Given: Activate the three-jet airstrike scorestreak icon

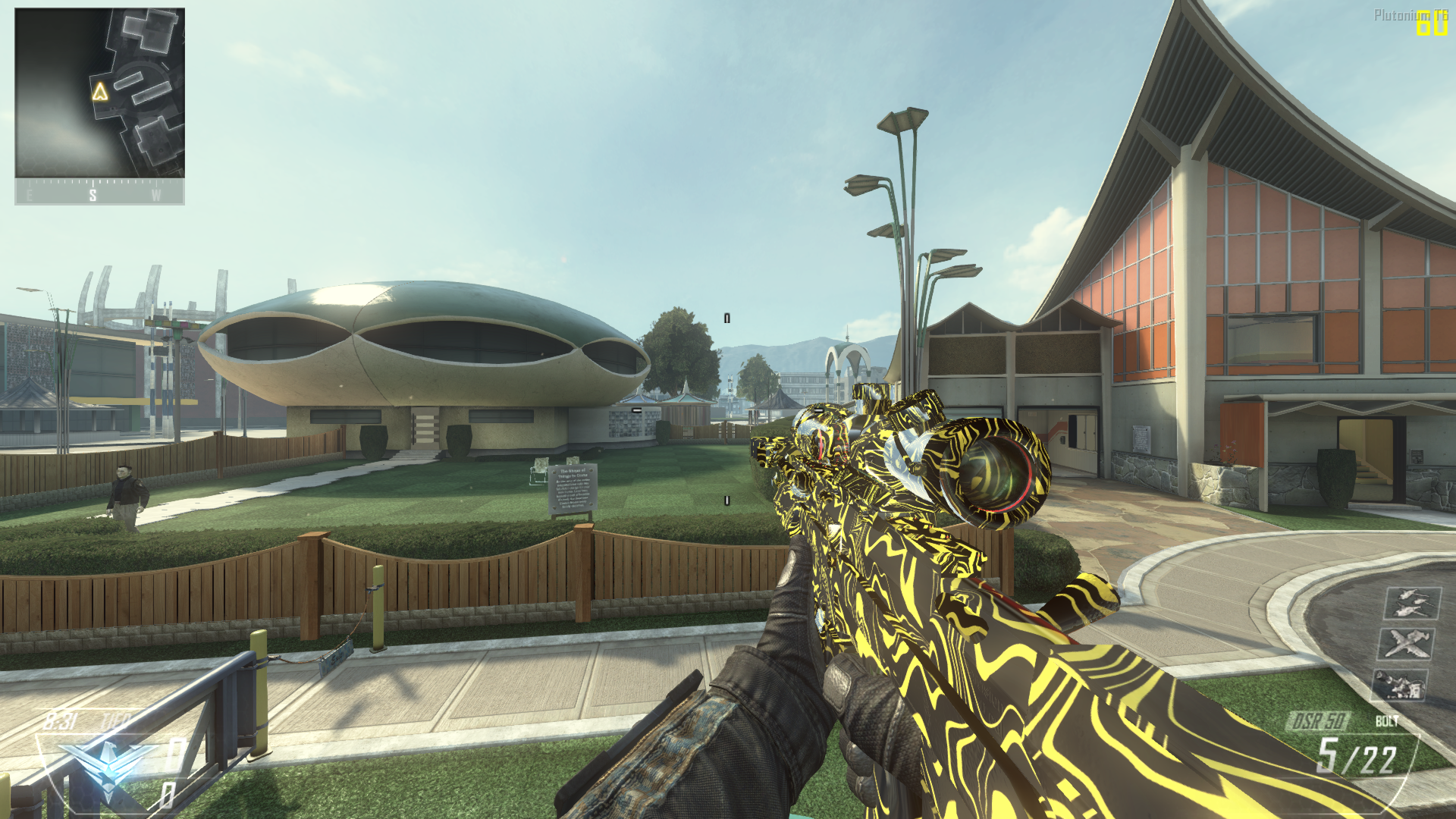Looking at the screenshot, I should tap(1412, 604).
